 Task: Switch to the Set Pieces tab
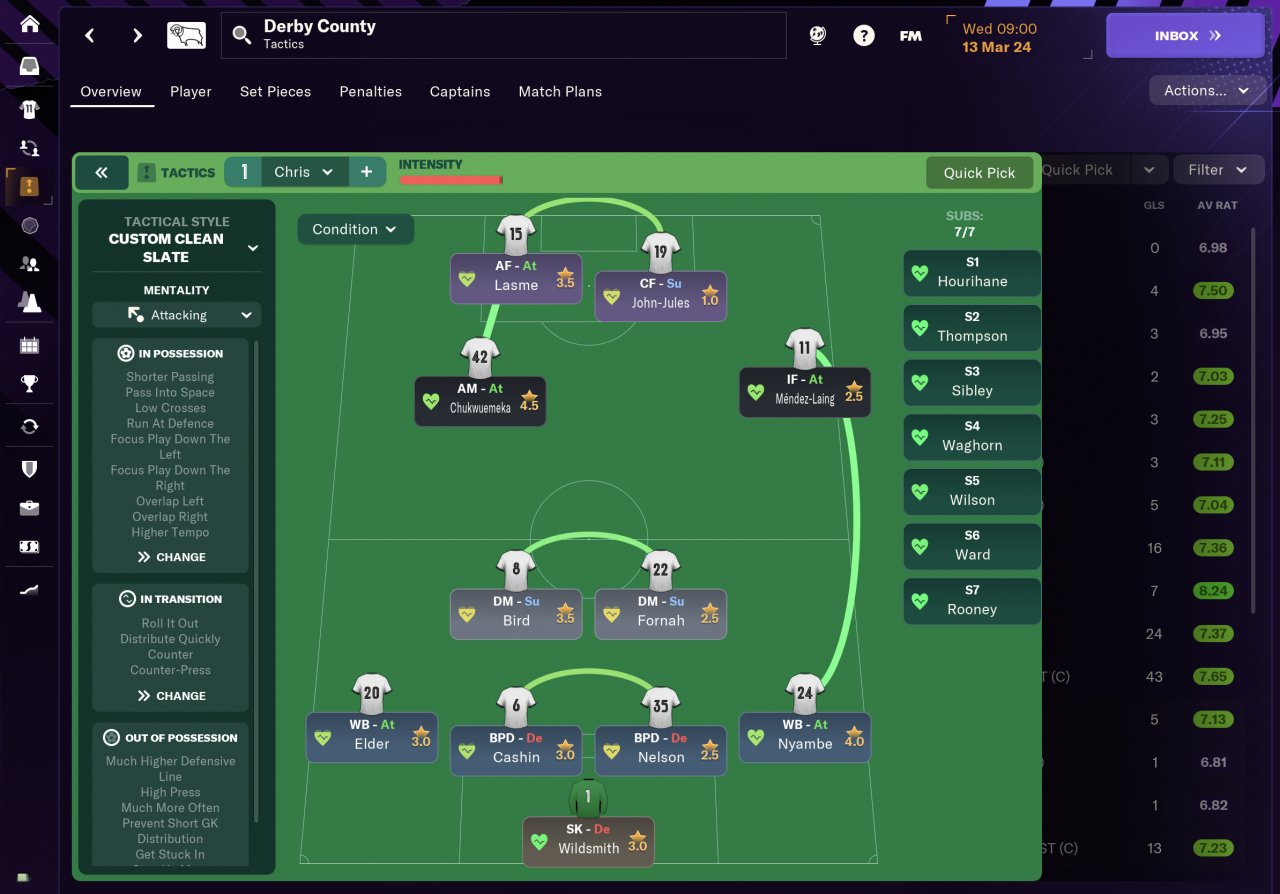point(275,91)
